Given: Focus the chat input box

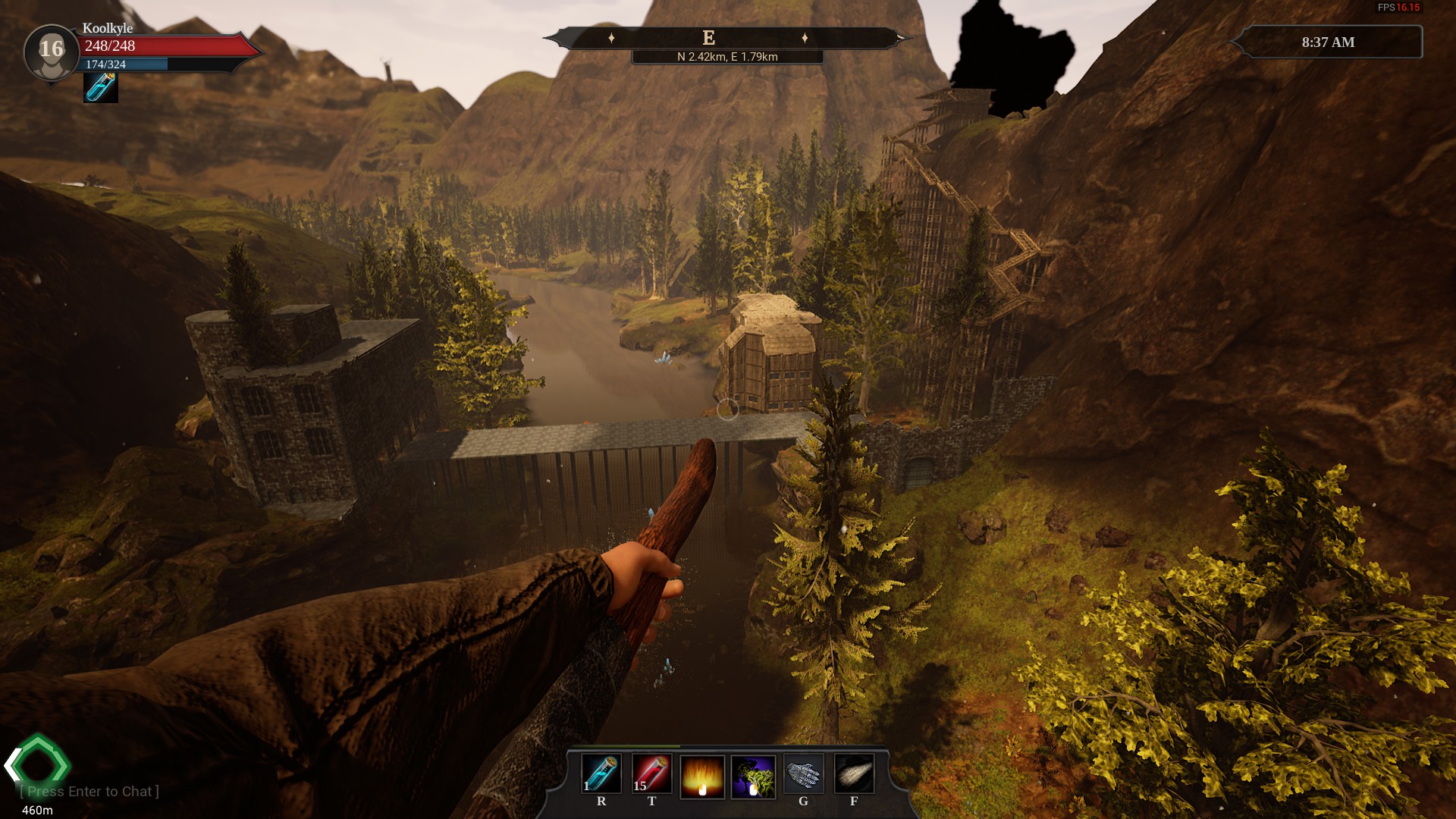Looking at the screenshot, I should [x=89, y=792].
